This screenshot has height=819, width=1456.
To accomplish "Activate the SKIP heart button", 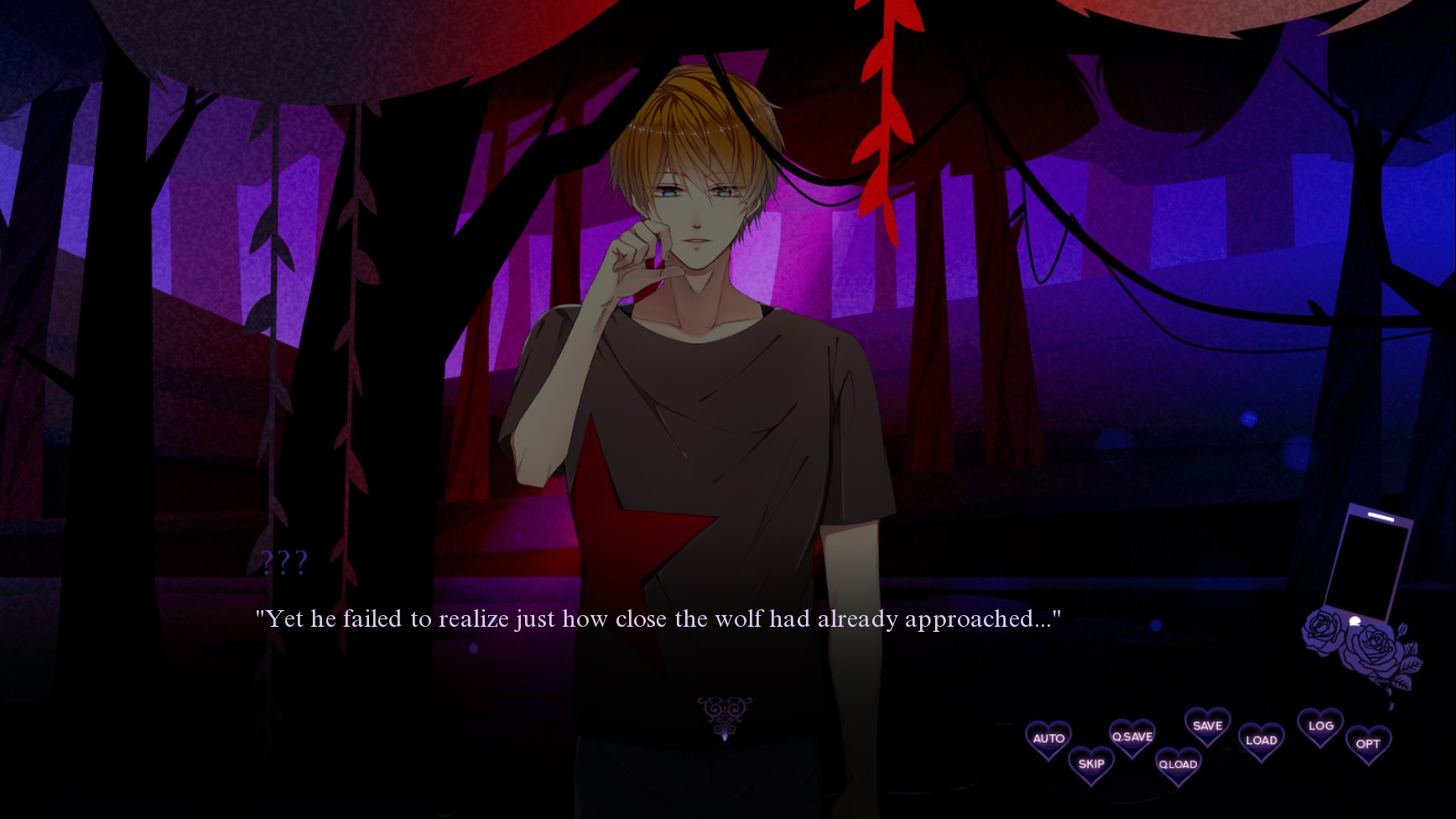I will (1091, 764).
